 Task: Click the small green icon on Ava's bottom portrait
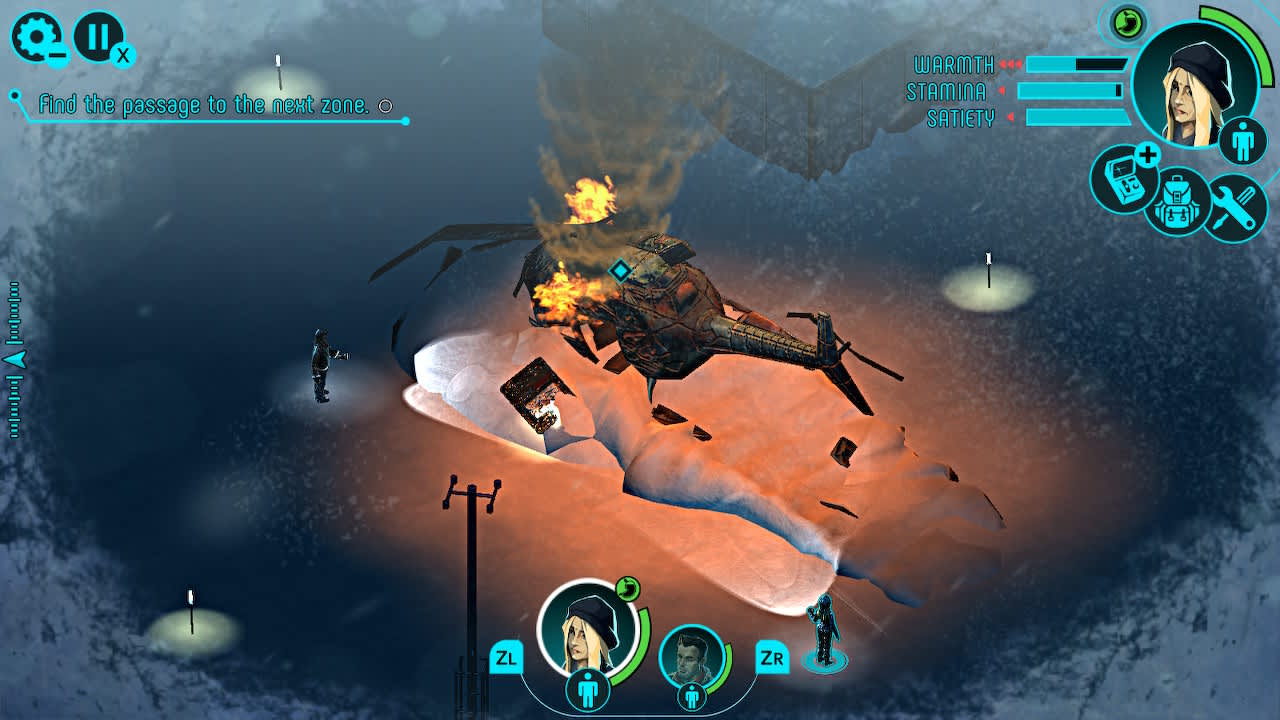(630, 589)
